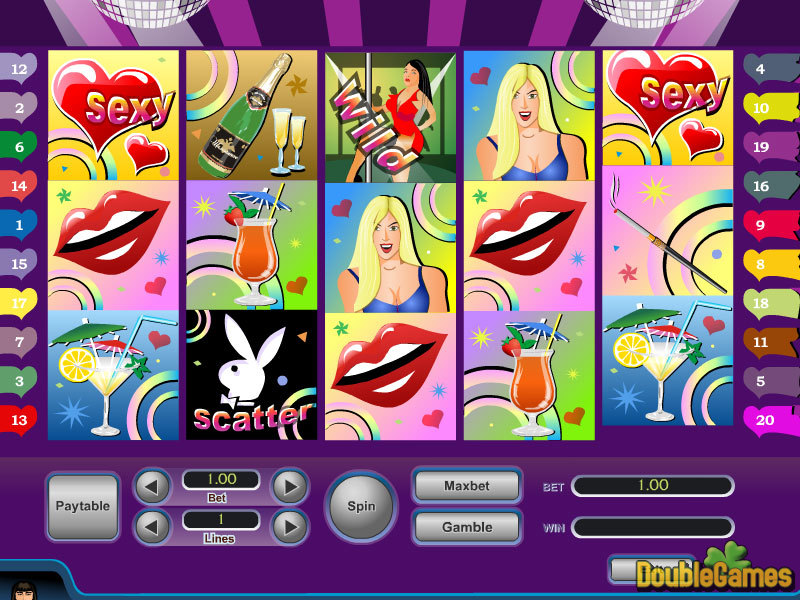Image resolution: width=800 pixels, height=600 pixels.
Task: Select payline 12 heart marker
Action: coord(19,69)
